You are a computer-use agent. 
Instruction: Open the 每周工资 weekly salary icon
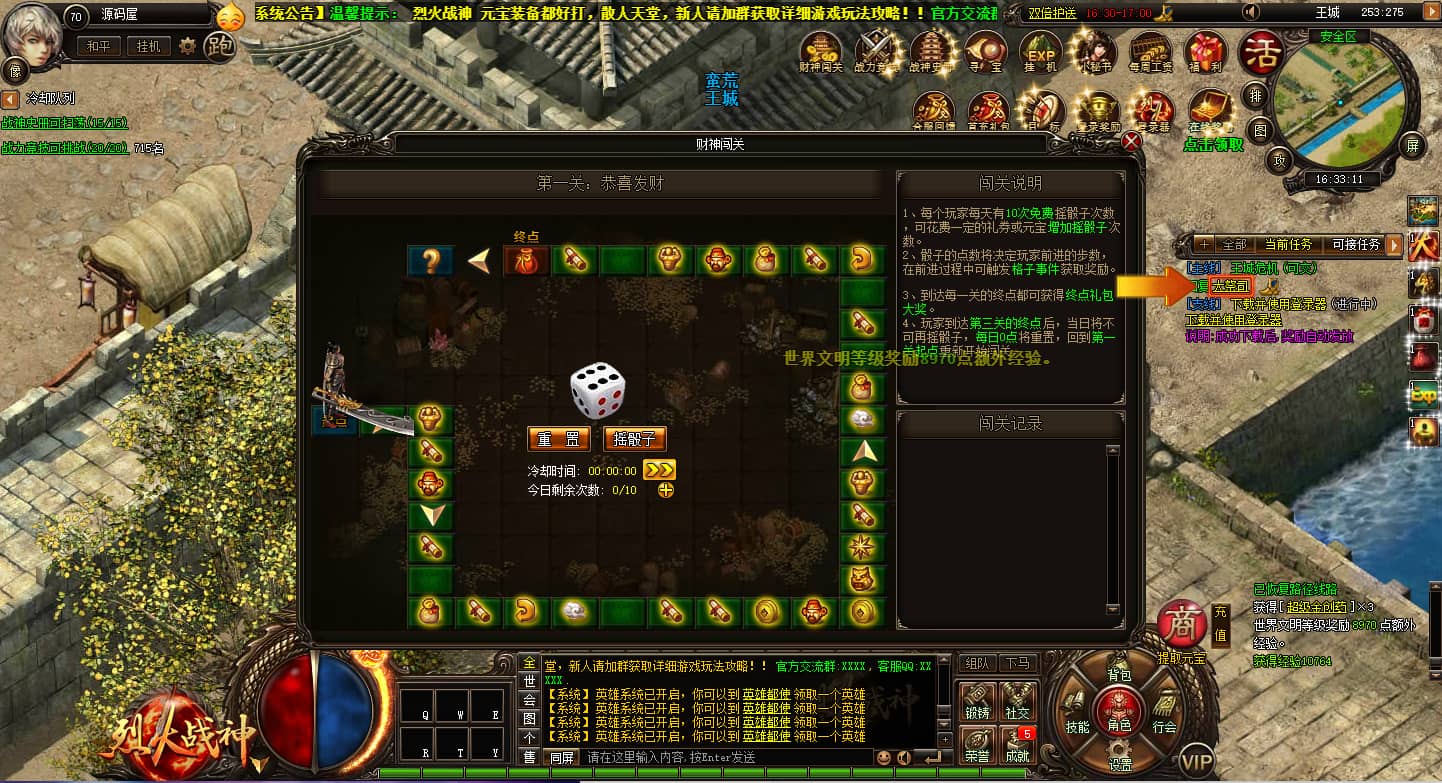(1149, 51)
